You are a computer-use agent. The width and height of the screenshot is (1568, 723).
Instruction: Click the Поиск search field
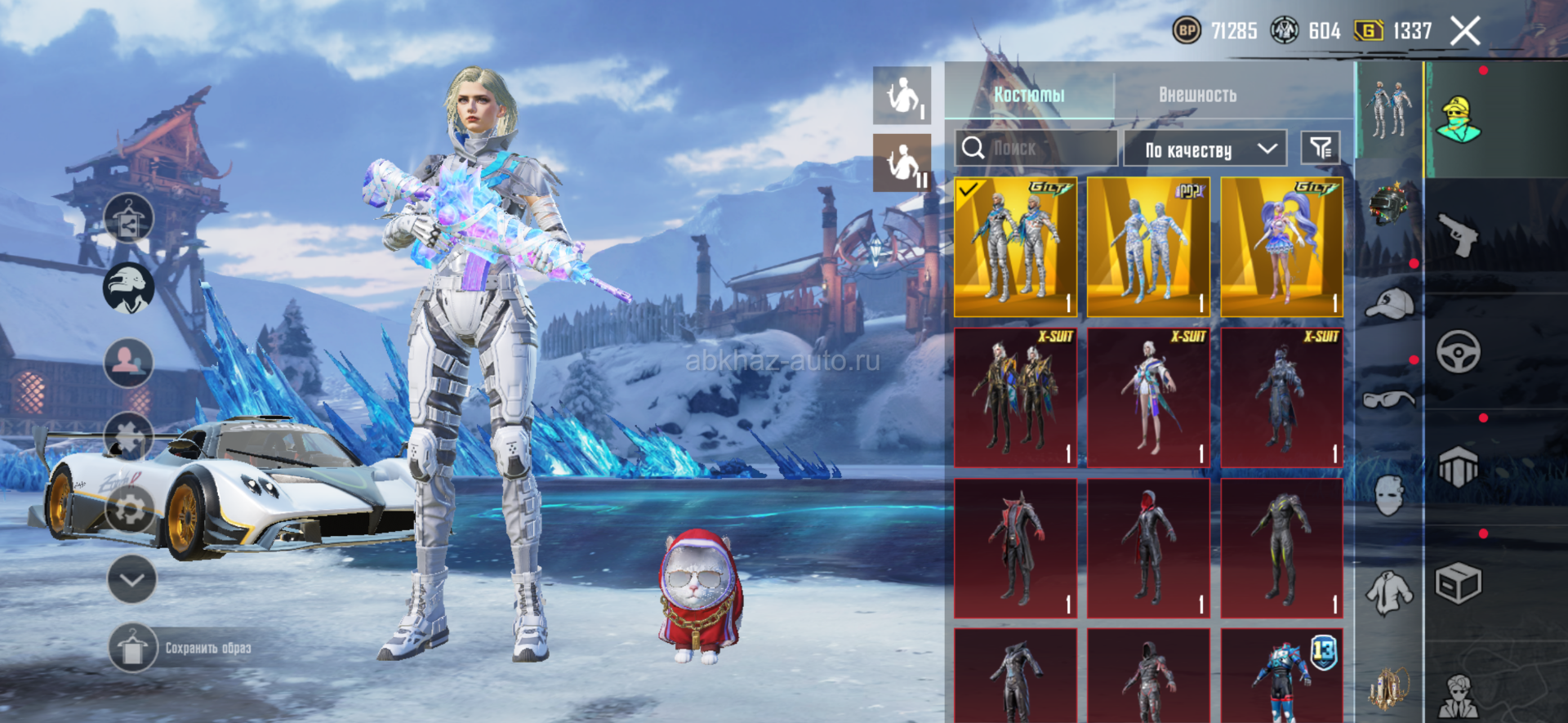pyautogui.click(x=1036, y=149)
